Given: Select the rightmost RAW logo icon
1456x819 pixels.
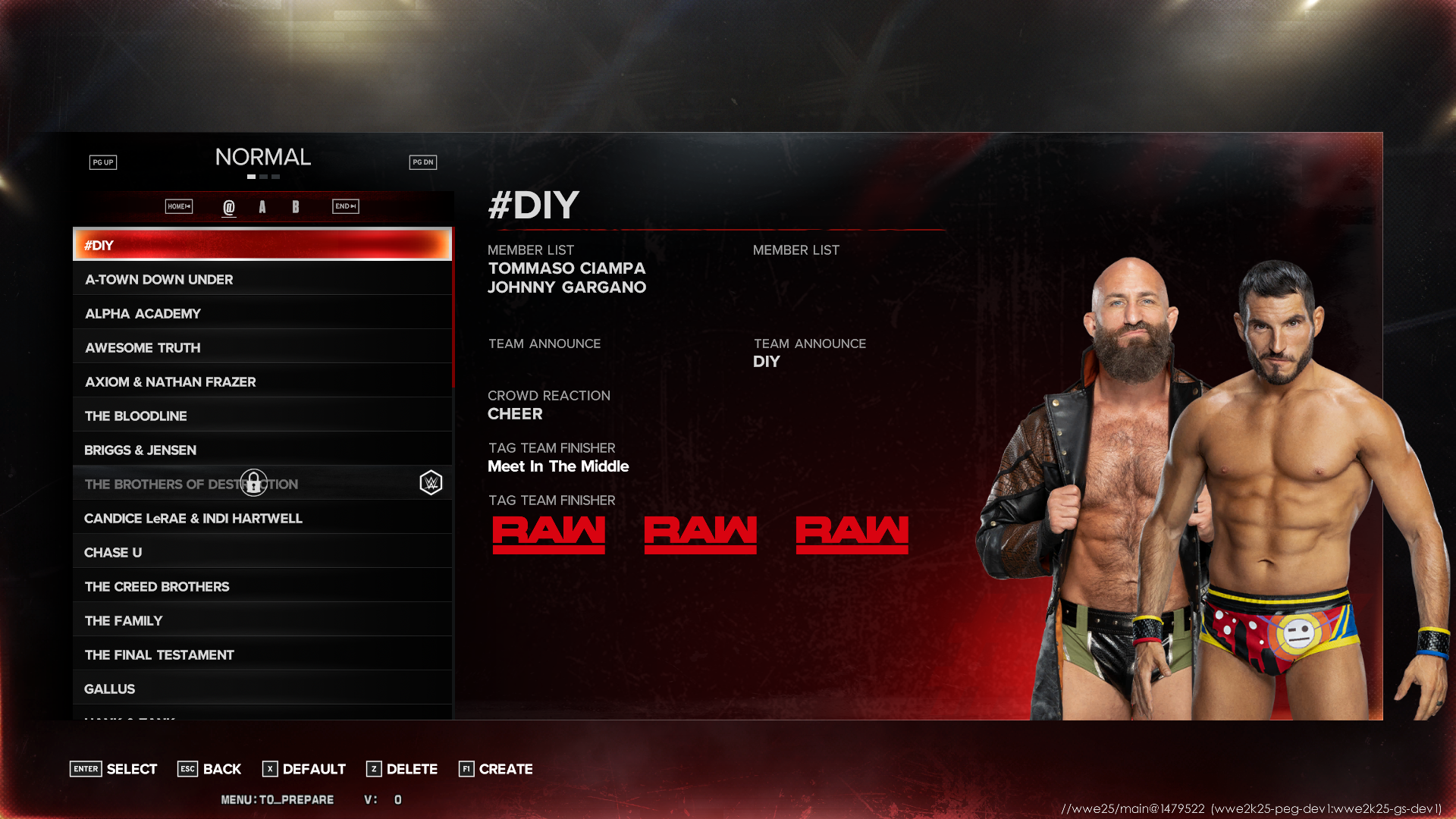Looking at the screenshot, I should tap(852, 532).
